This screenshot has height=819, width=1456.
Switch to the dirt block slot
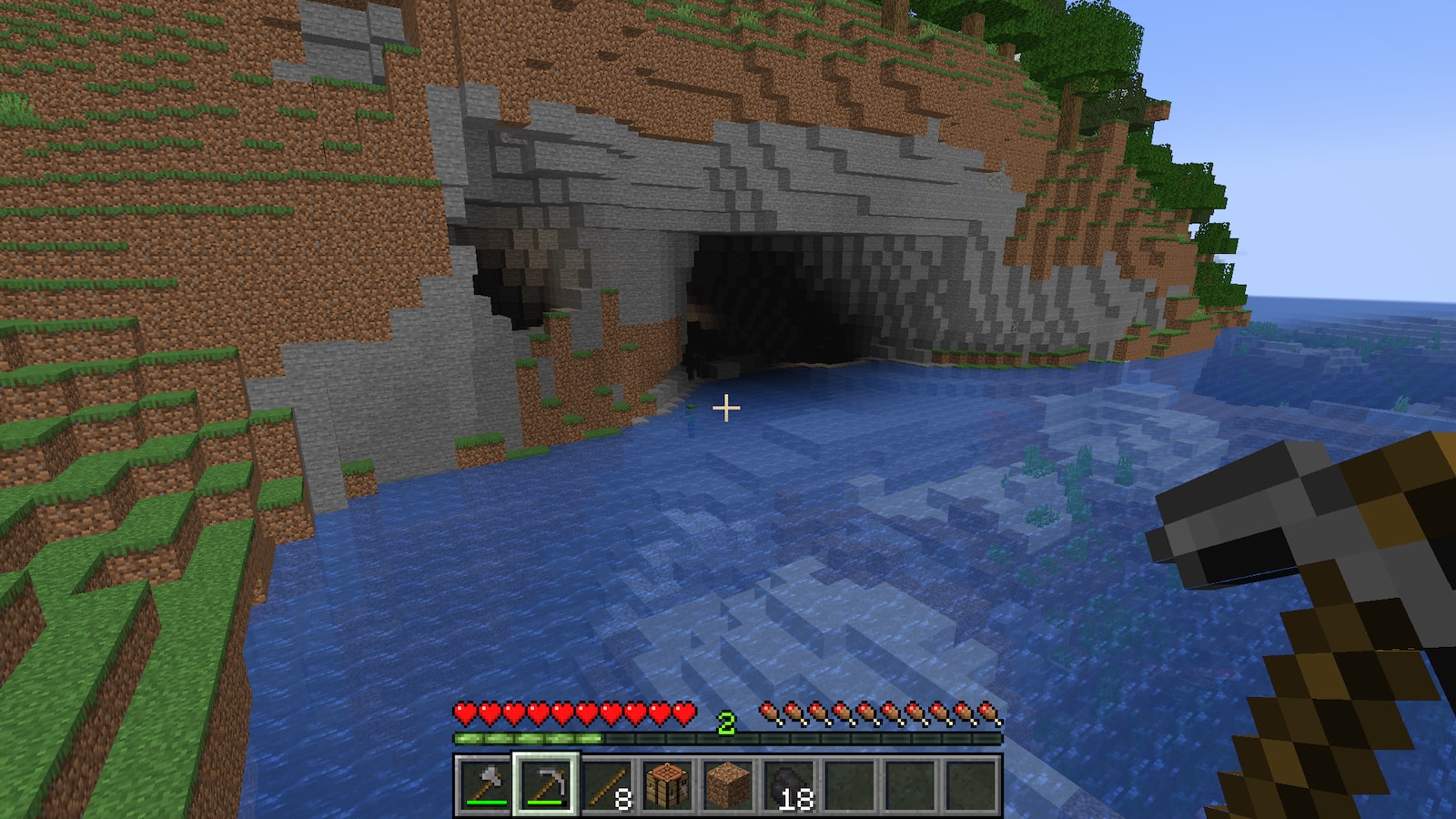coord(728,784)
